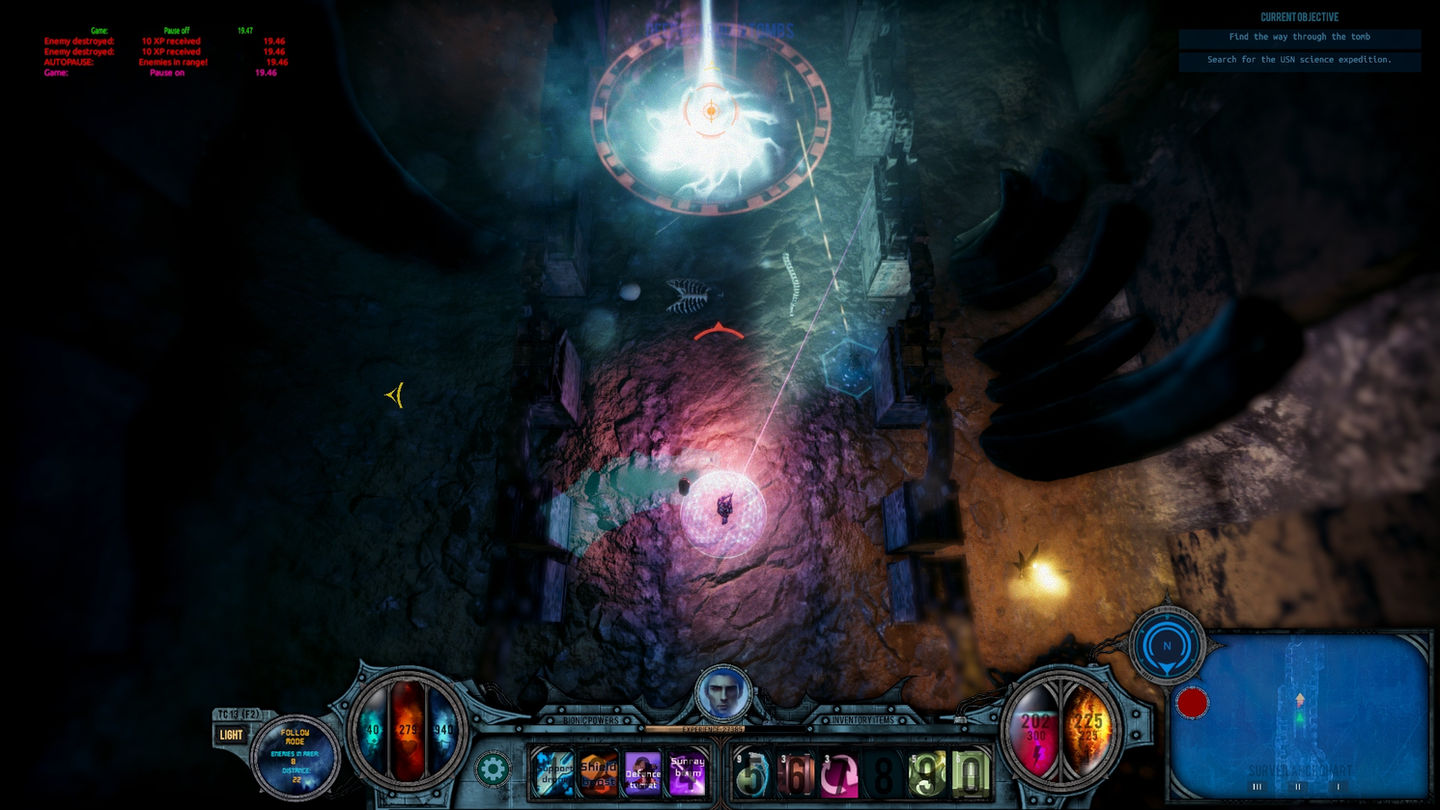Deploy the Defence turret power
The width and height of the screenshot is (1440, 810).
coord(642,773)
